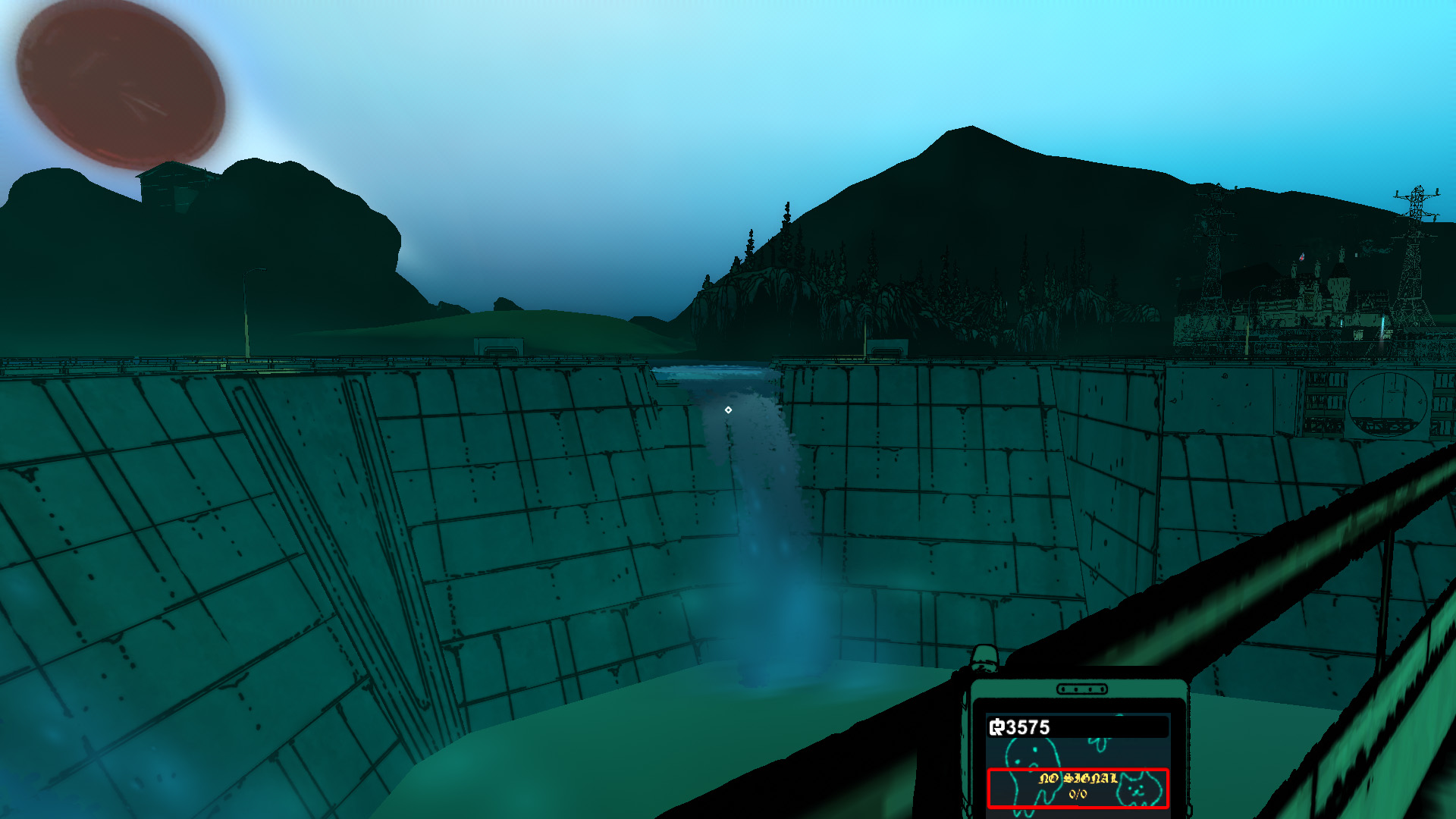
Task: Click the 3575 balance readout
Action: point(1026,726)
